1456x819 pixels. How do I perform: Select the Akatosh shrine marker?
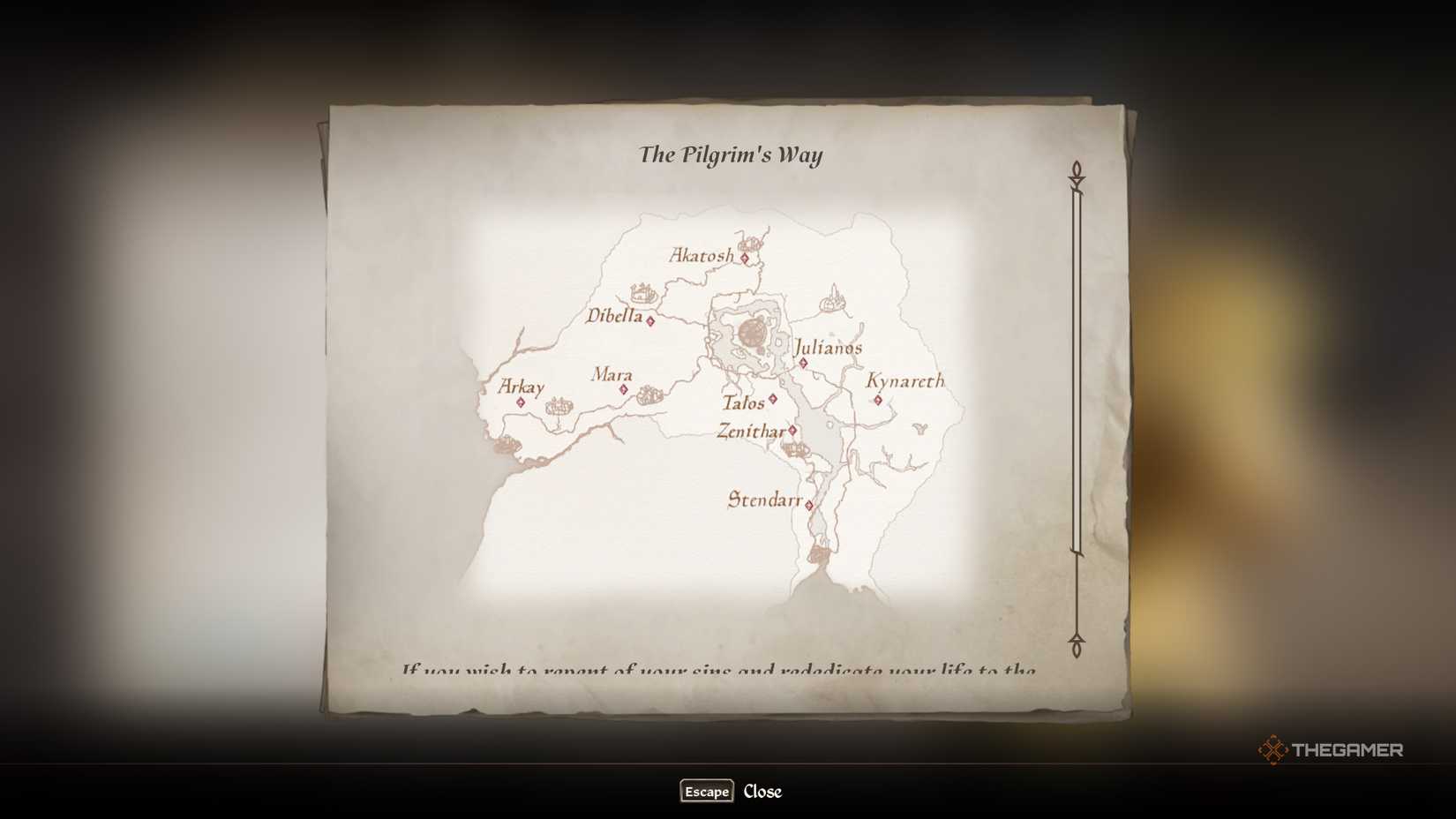tap(744, 259)
